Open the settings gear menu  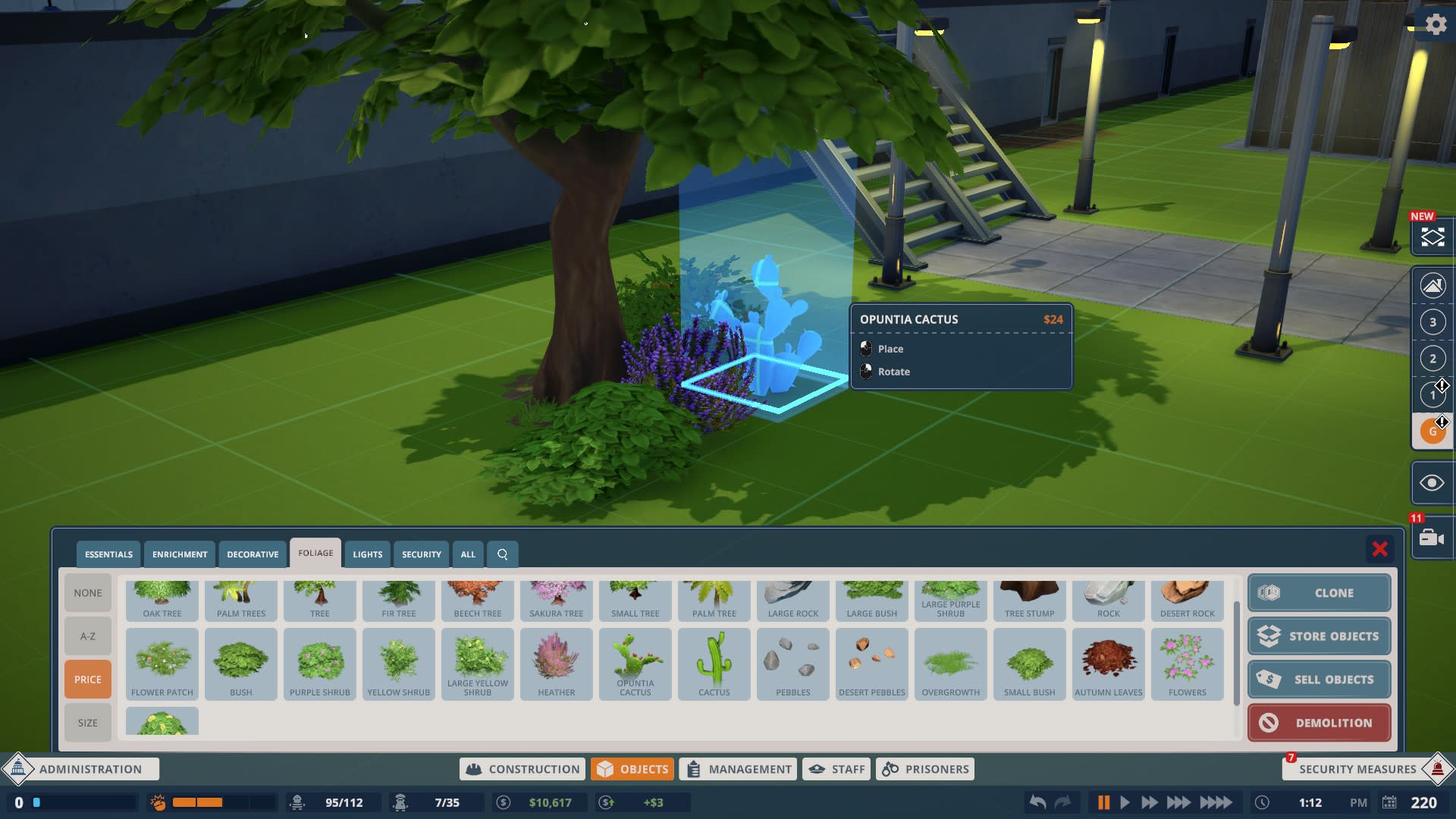(1436, 24)
